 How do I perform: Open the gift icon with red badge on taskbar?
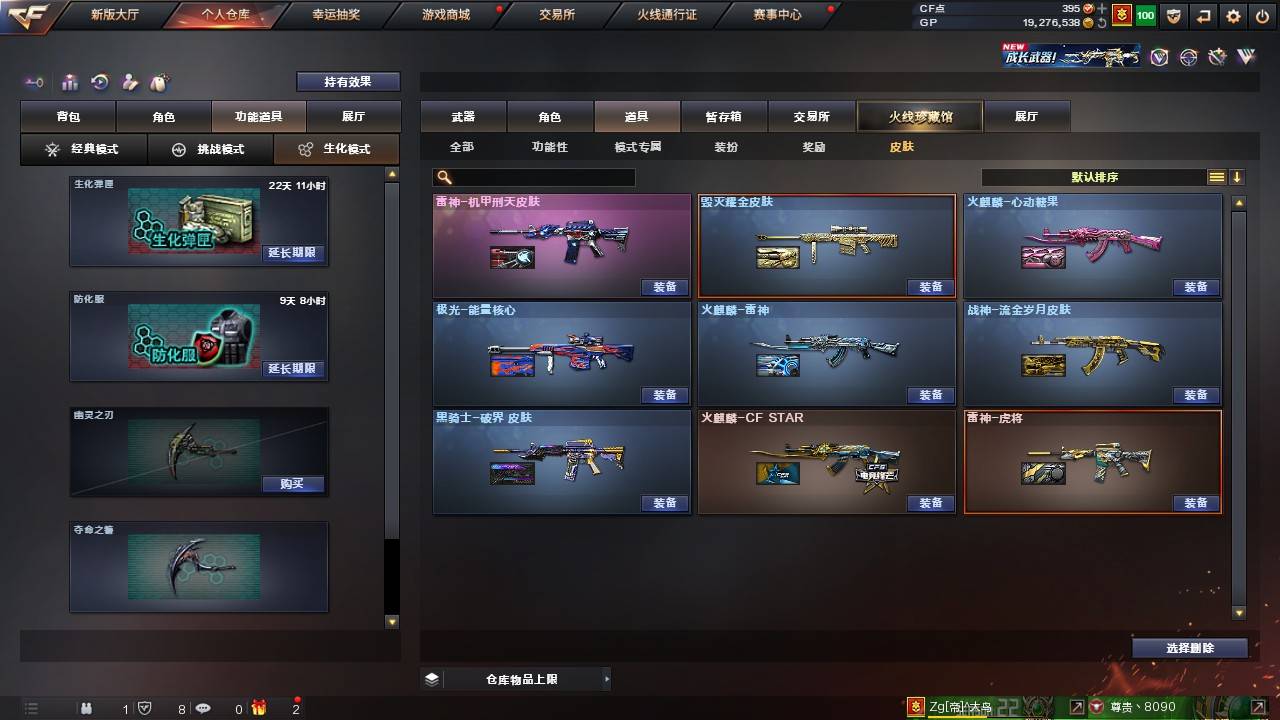258,708
